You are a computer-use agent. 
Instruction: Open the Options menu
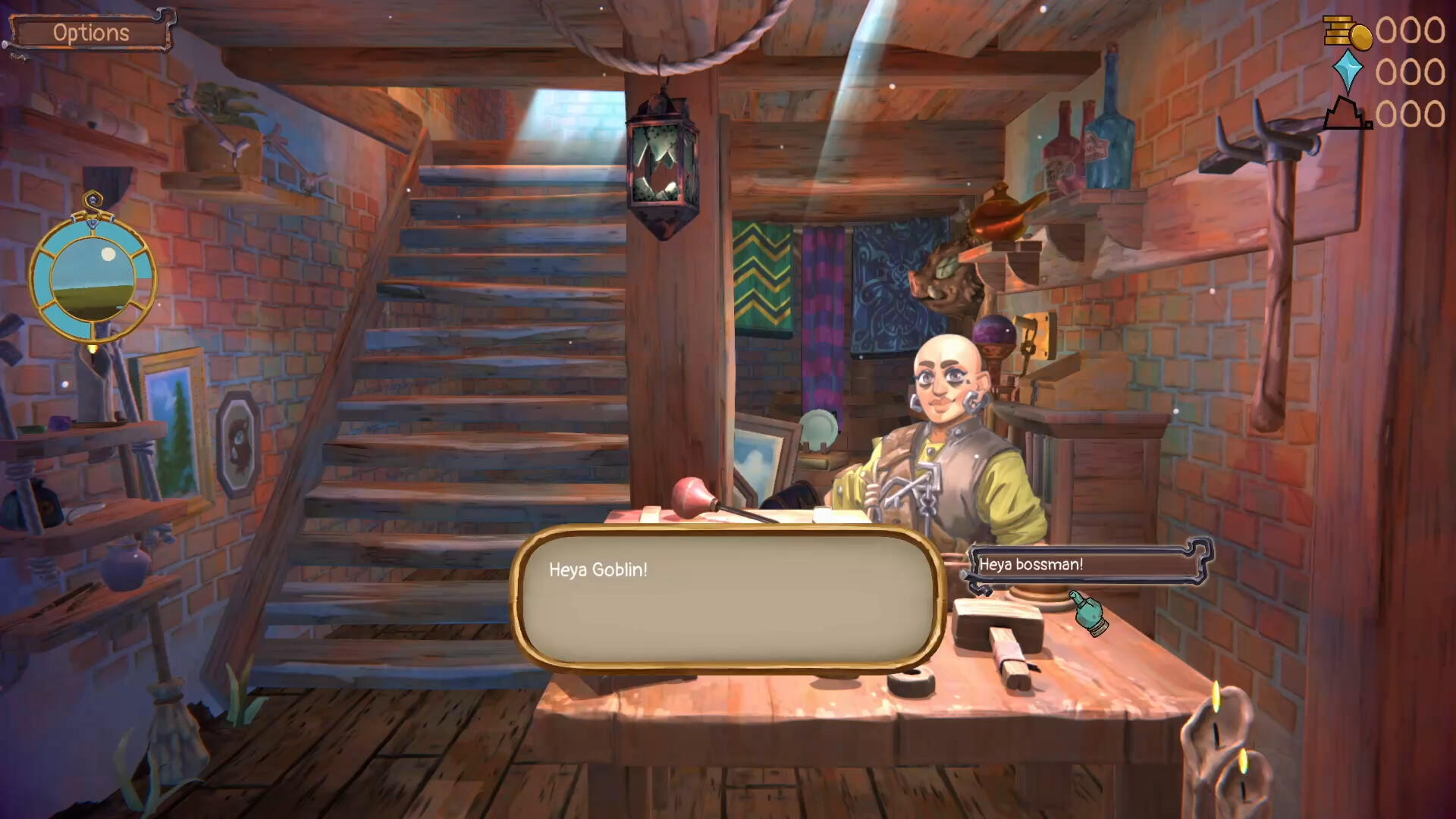click(x=89, y=32)
